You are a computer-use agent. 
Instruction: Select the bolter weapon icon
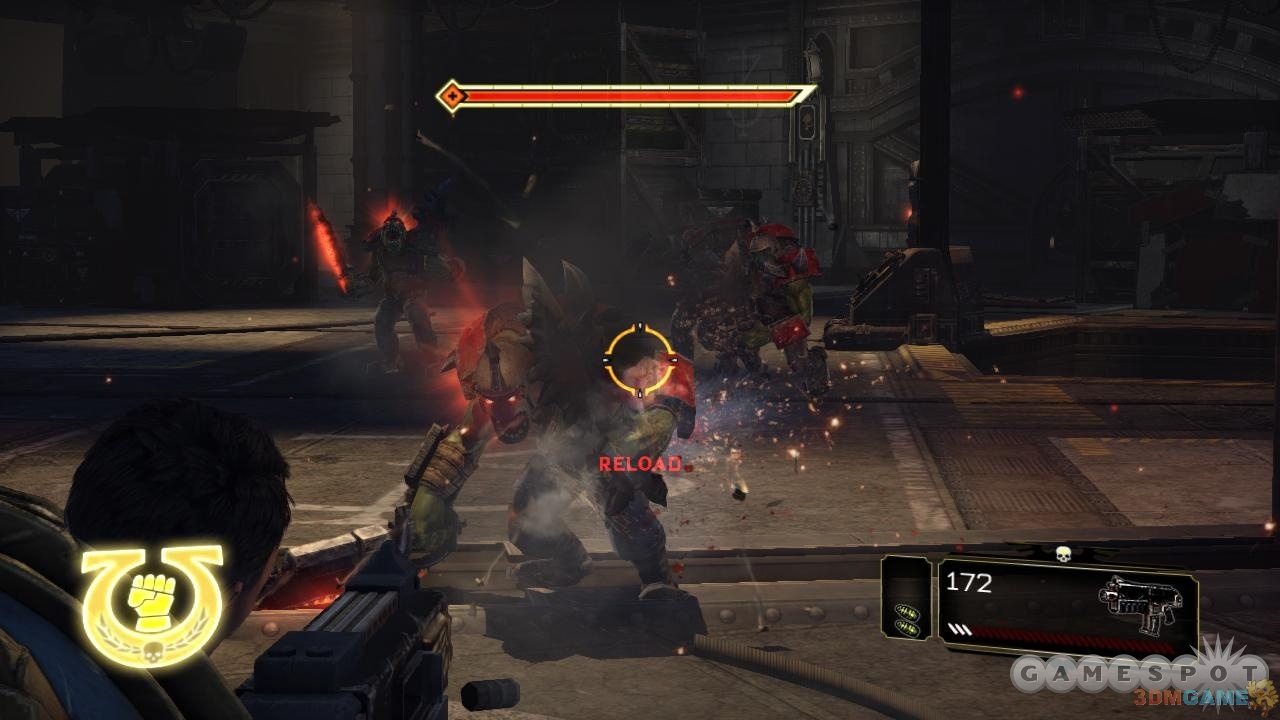[1140, 601]
